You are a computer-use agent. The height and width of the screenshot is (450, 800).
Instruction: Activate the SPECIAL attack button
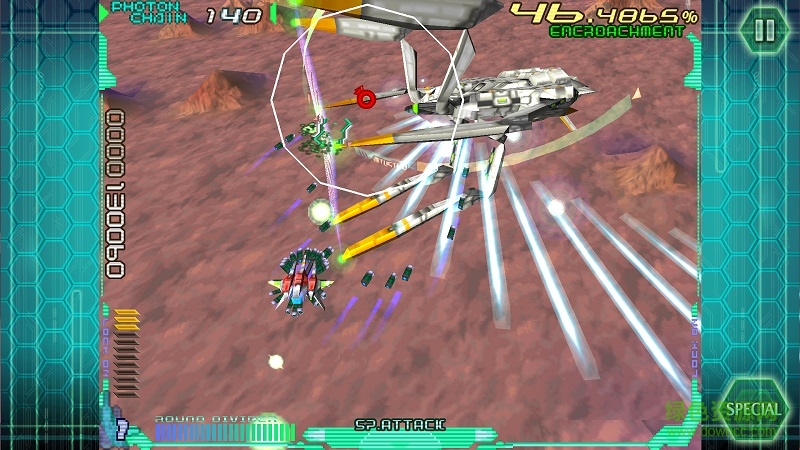pos(753,409)
